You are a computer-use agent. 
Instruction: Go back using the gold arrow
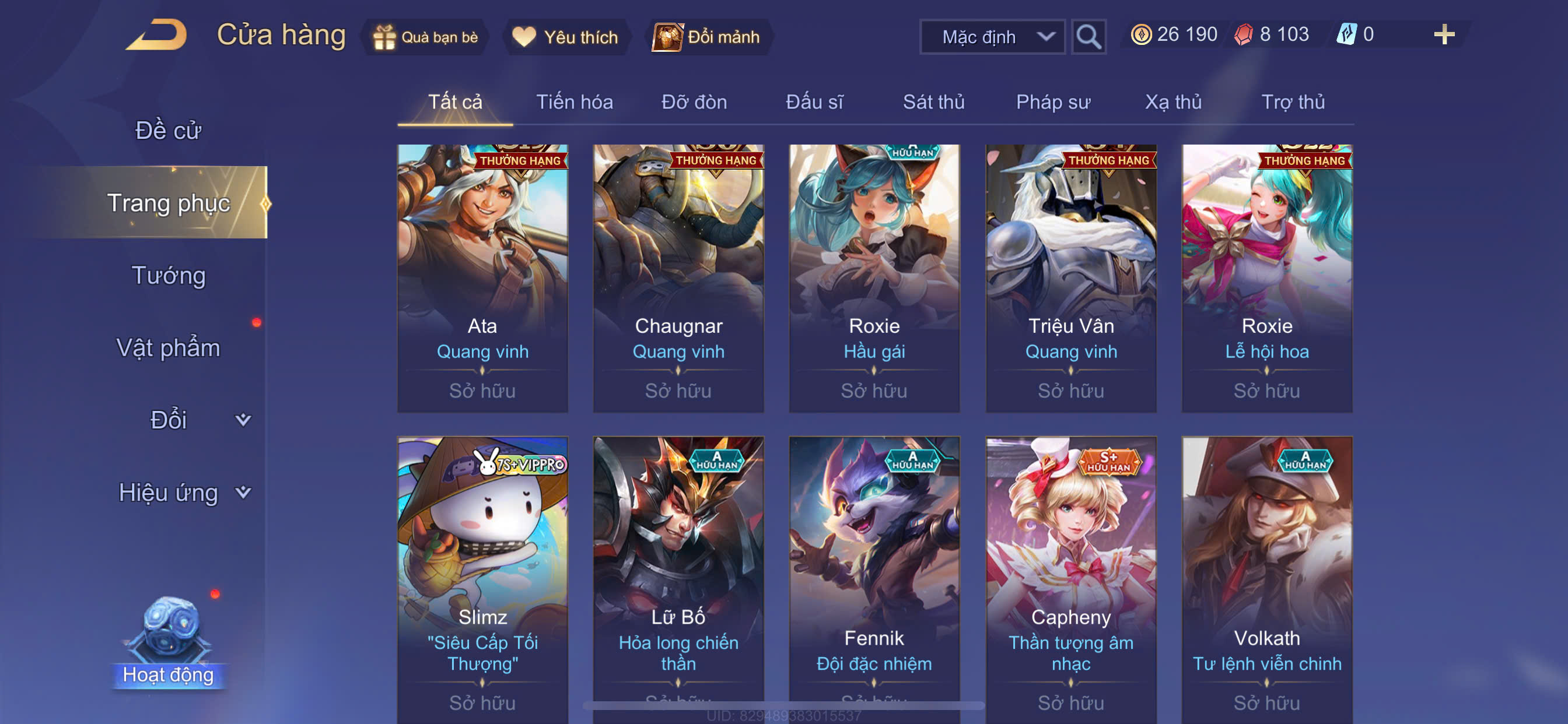tap(157, 36)
